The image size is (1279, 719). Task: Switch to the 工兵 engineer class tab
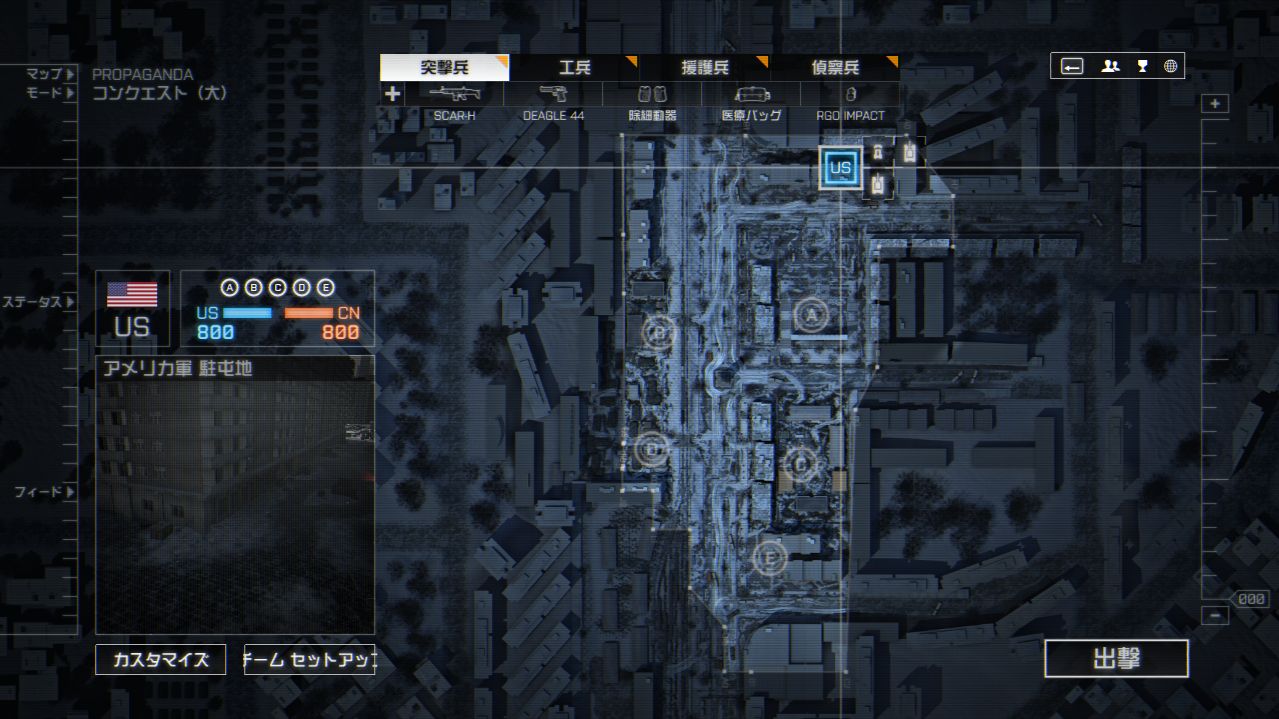tap(574, 68)
